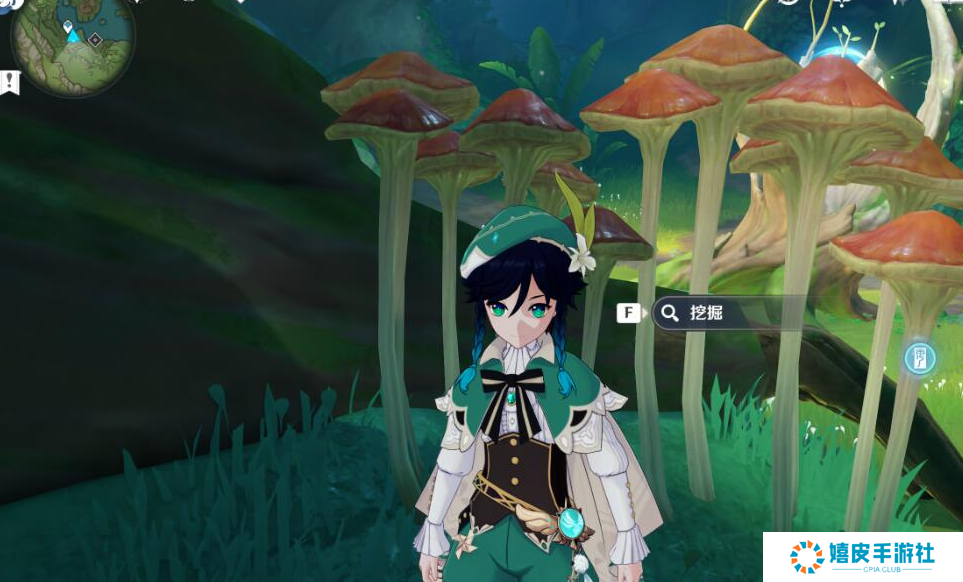
Task: Select the diamond marker on the minimap
Action: [95, 40]
